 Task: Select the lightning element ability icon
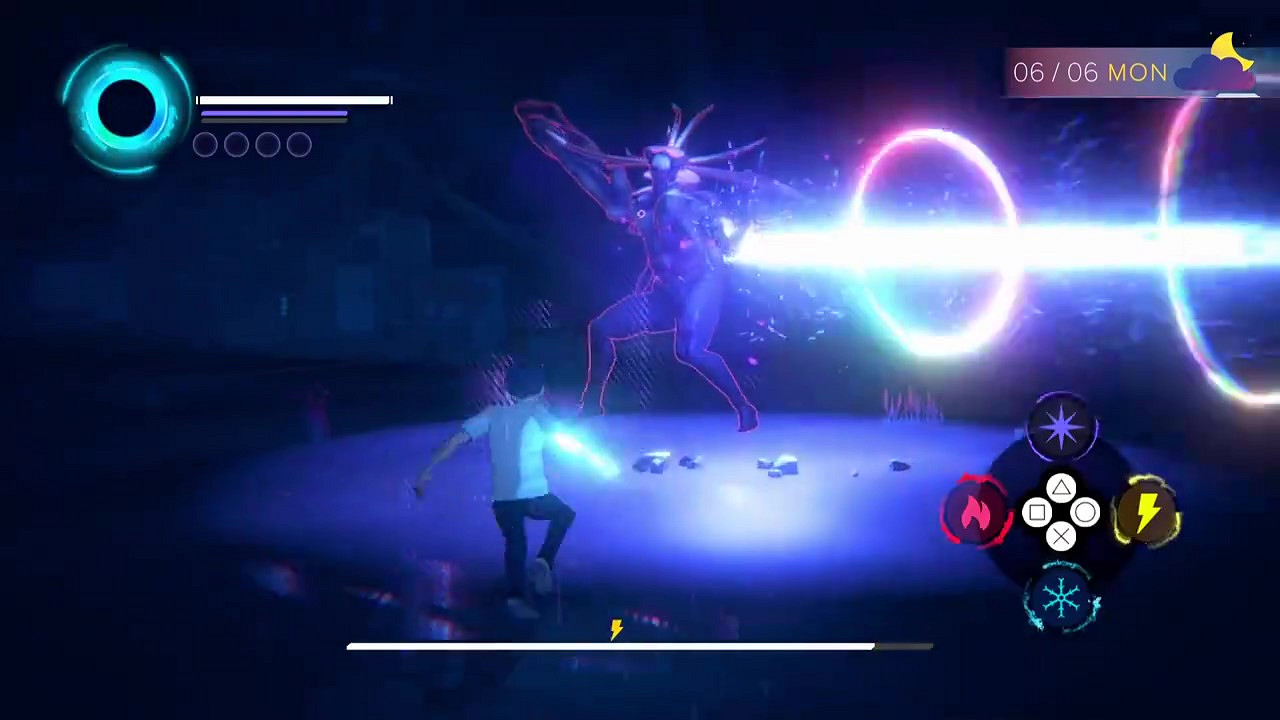[x=1148, y=512]
